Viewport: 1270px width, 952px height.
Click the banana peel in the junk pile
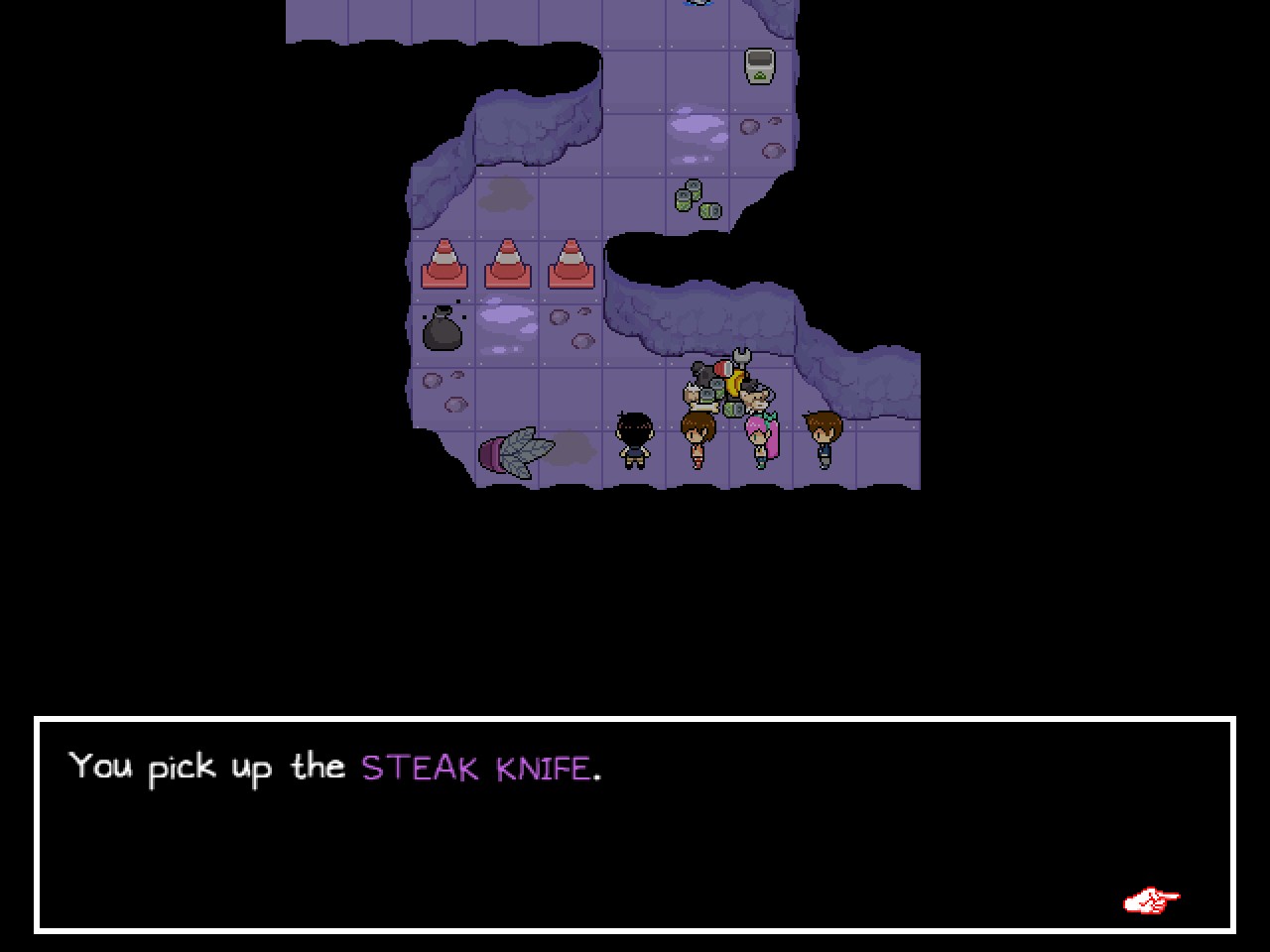tap(733, 381)
